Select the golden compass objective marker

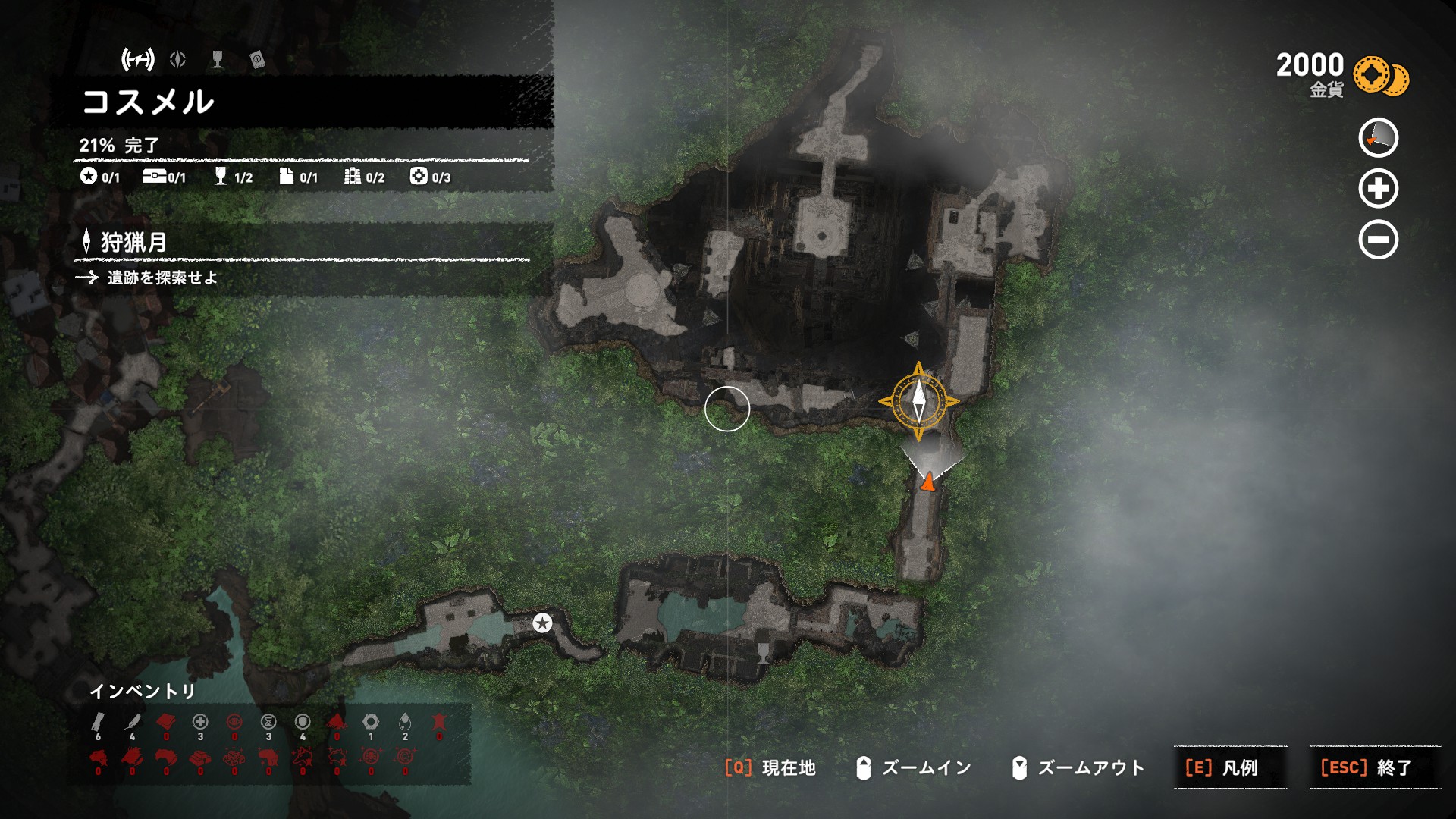tap(918, 401)
